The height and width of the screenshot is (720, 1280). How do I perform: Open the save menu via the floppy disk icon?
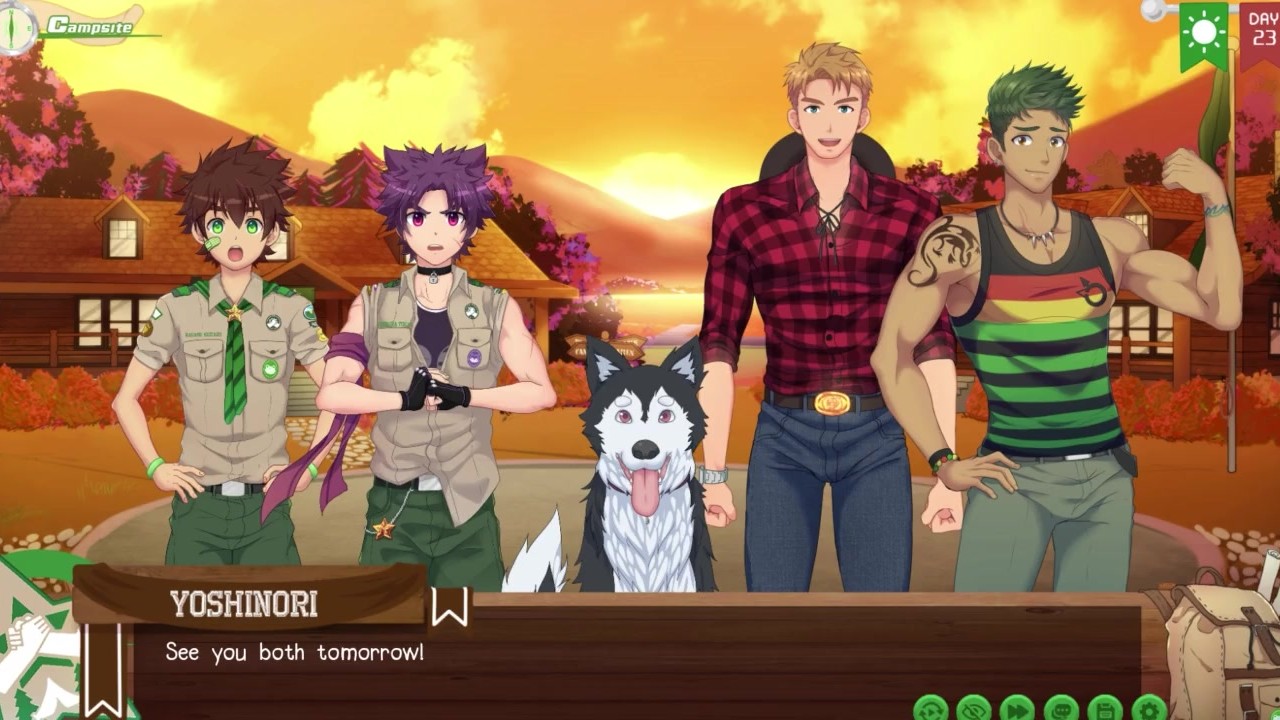tap(1105, 709)
